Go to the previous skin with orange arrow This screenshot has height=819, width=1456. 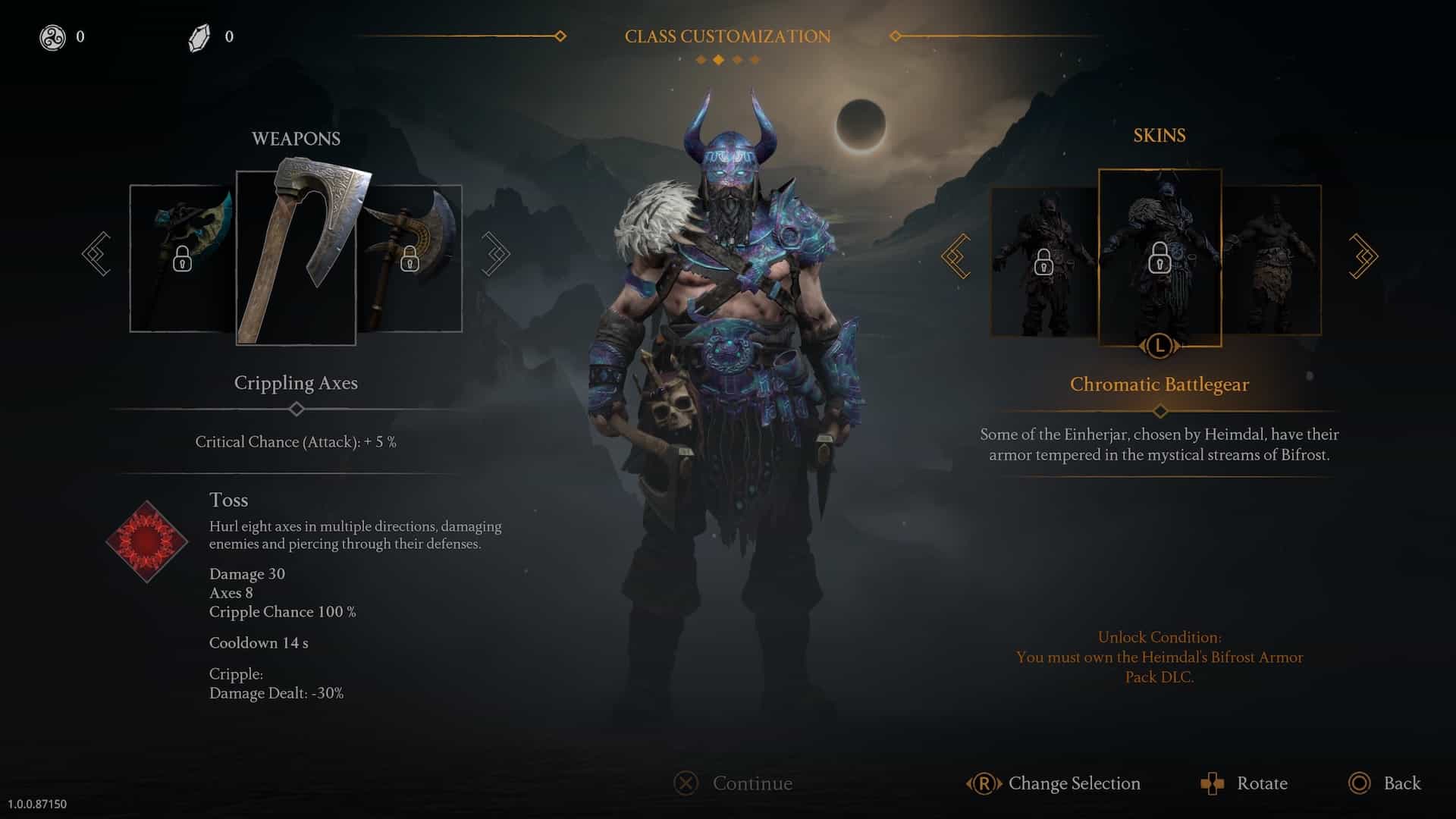coord(955,256)
